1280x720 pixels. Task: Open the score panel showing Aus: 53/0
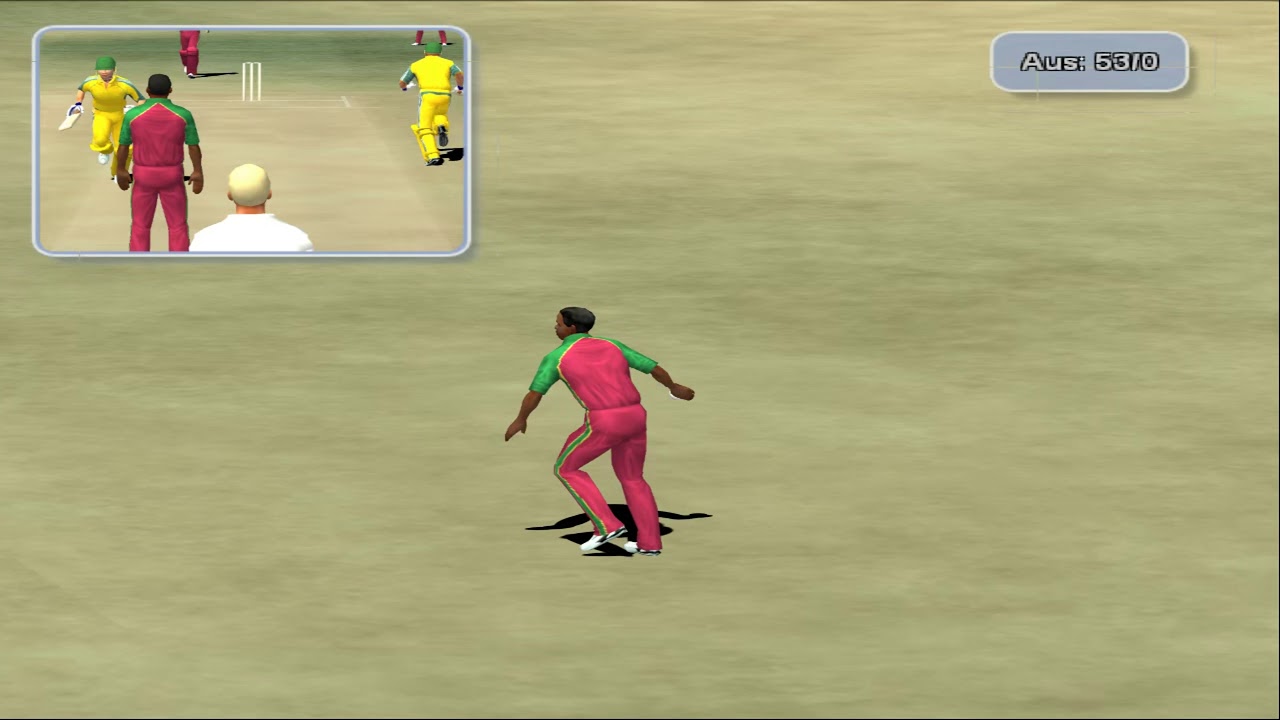(x=1090, y=62)
